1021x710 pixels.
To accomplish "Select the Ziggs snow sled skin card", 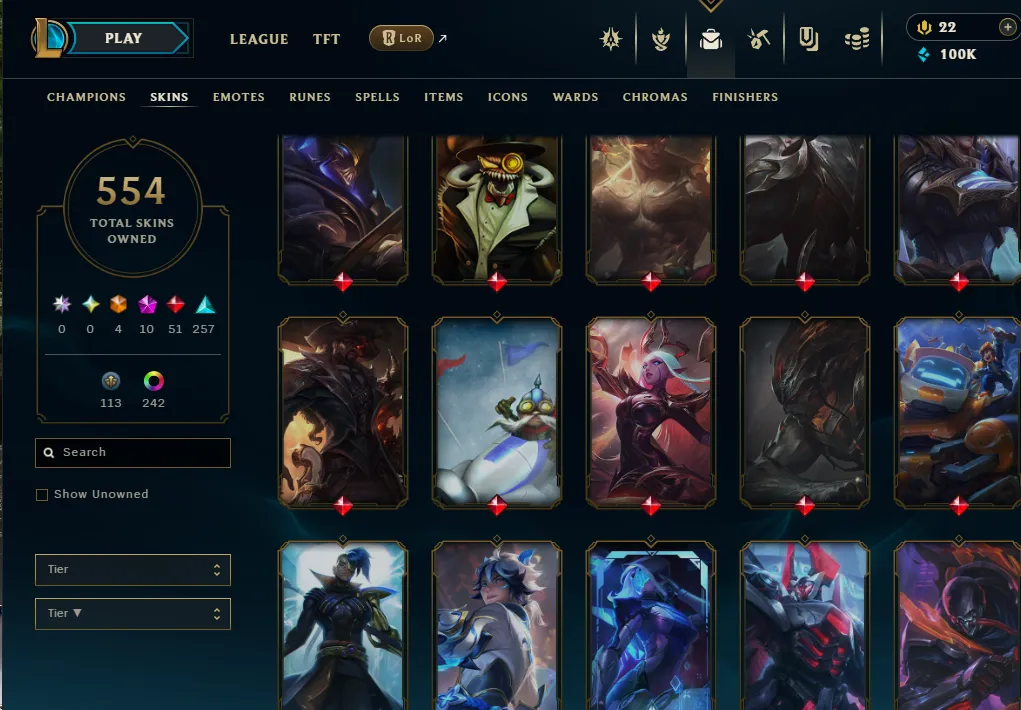I will (x=497, y=410).
